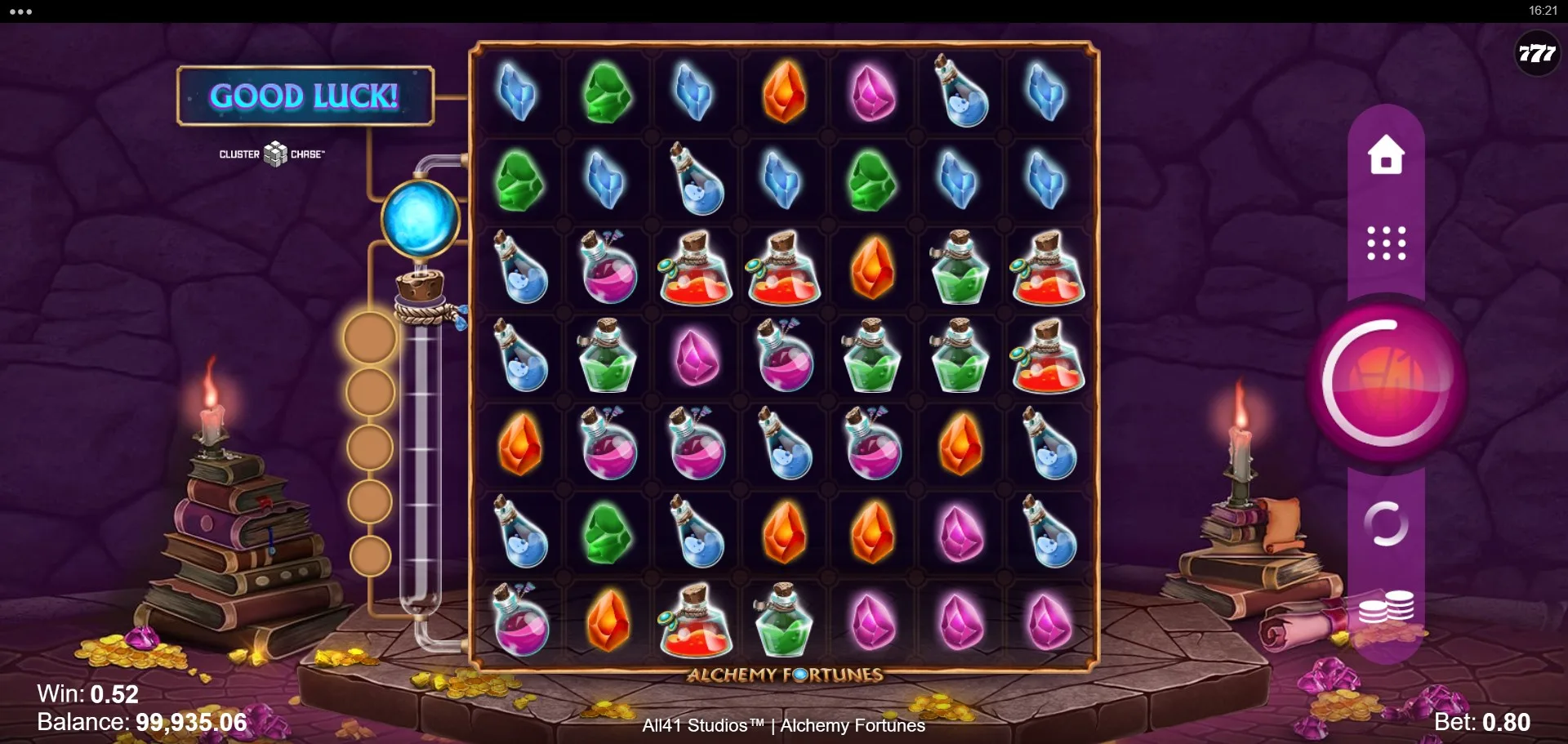Click the 777 casino logo badge
1568x744 pixels.
tap(1536, 54)
